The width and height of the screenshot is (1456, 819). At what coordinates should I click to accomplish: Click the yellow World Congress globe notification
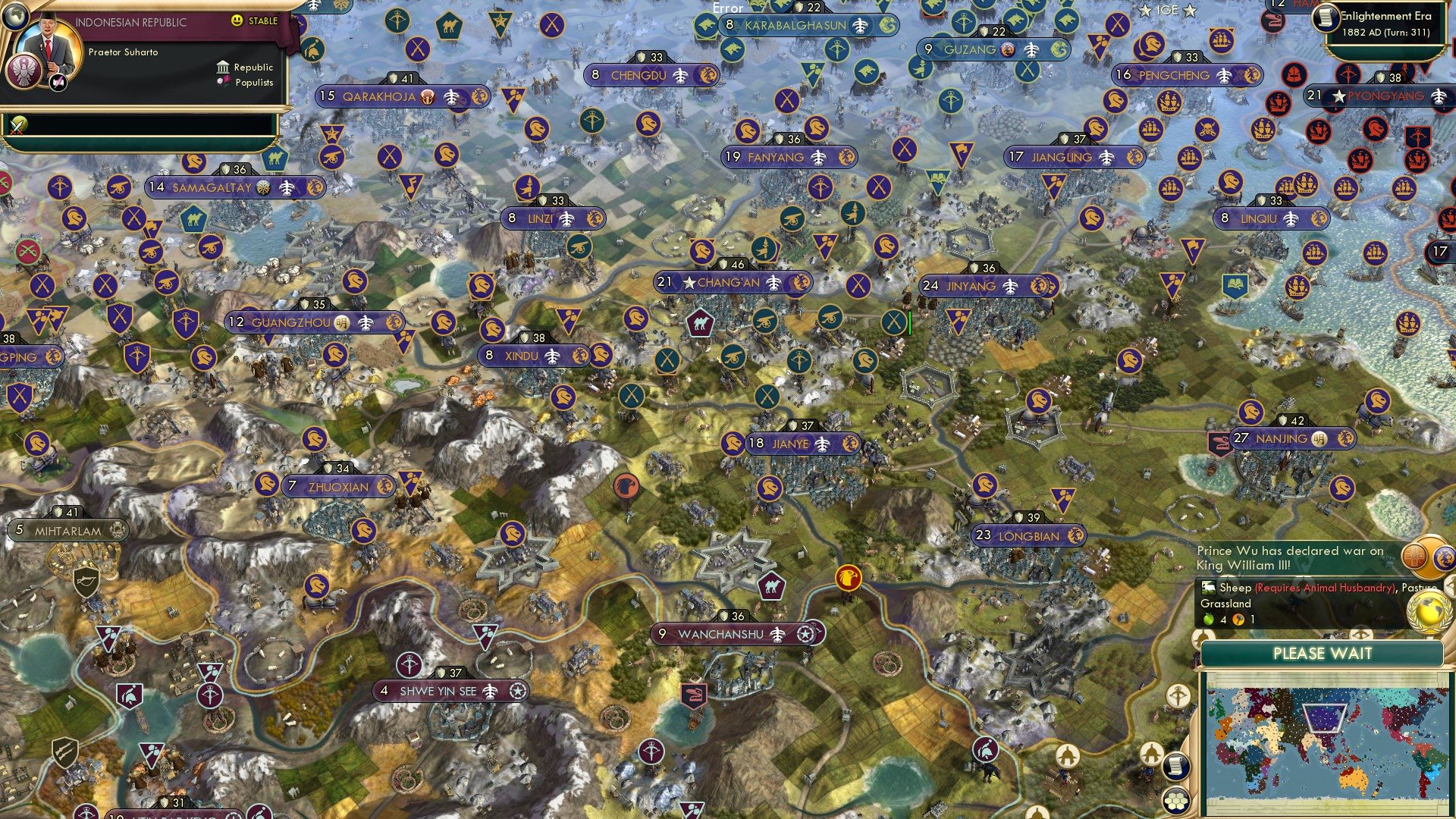[1429, 610]
